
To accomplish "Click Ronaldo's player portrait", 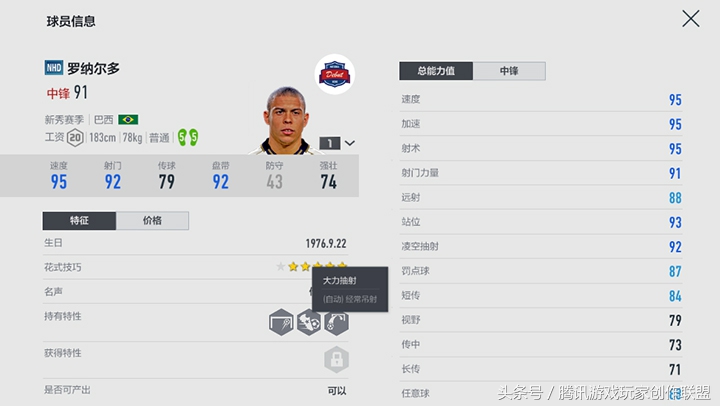I will (x=288, y=120).
